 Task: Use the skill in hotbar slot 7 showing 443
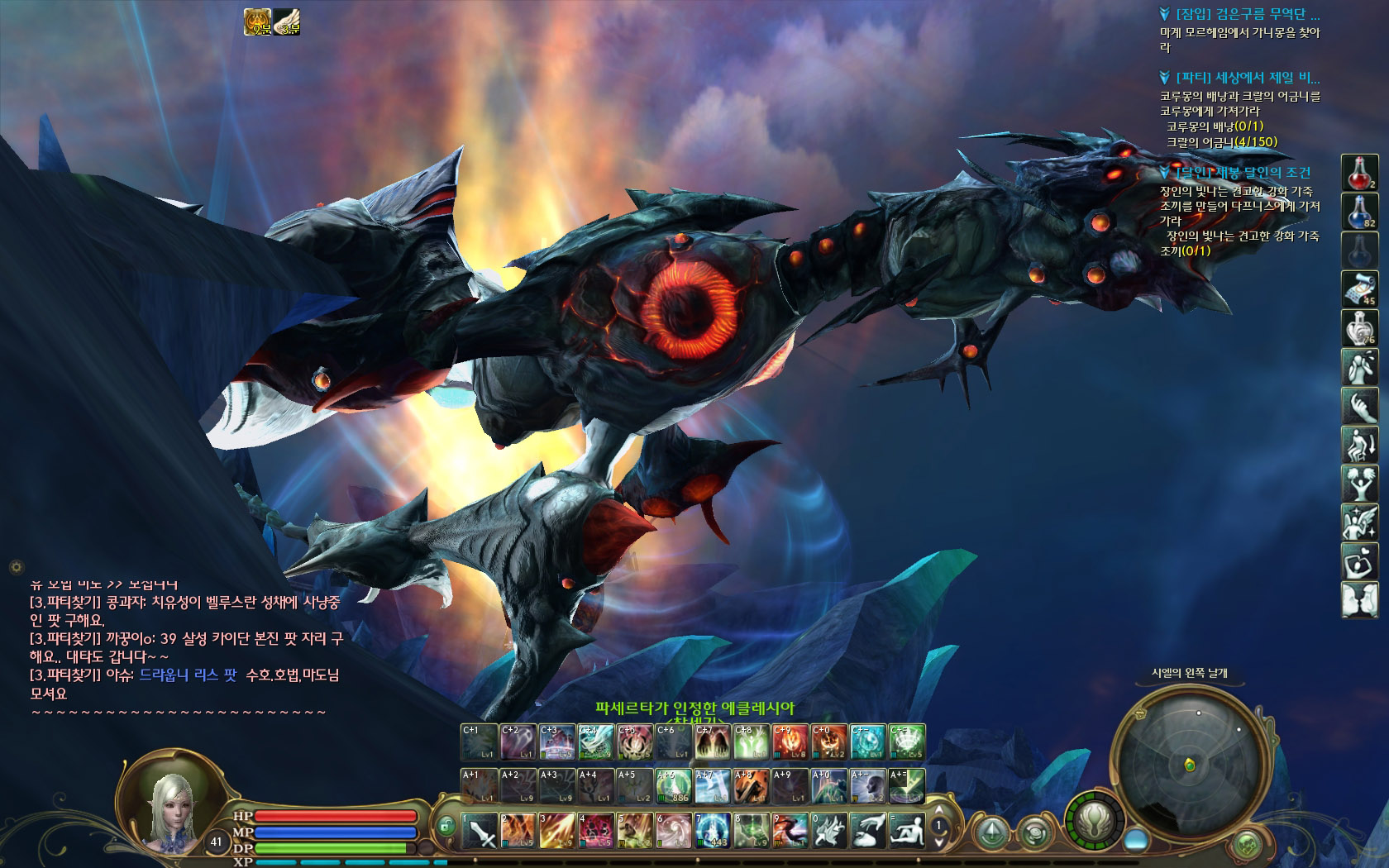712,831
